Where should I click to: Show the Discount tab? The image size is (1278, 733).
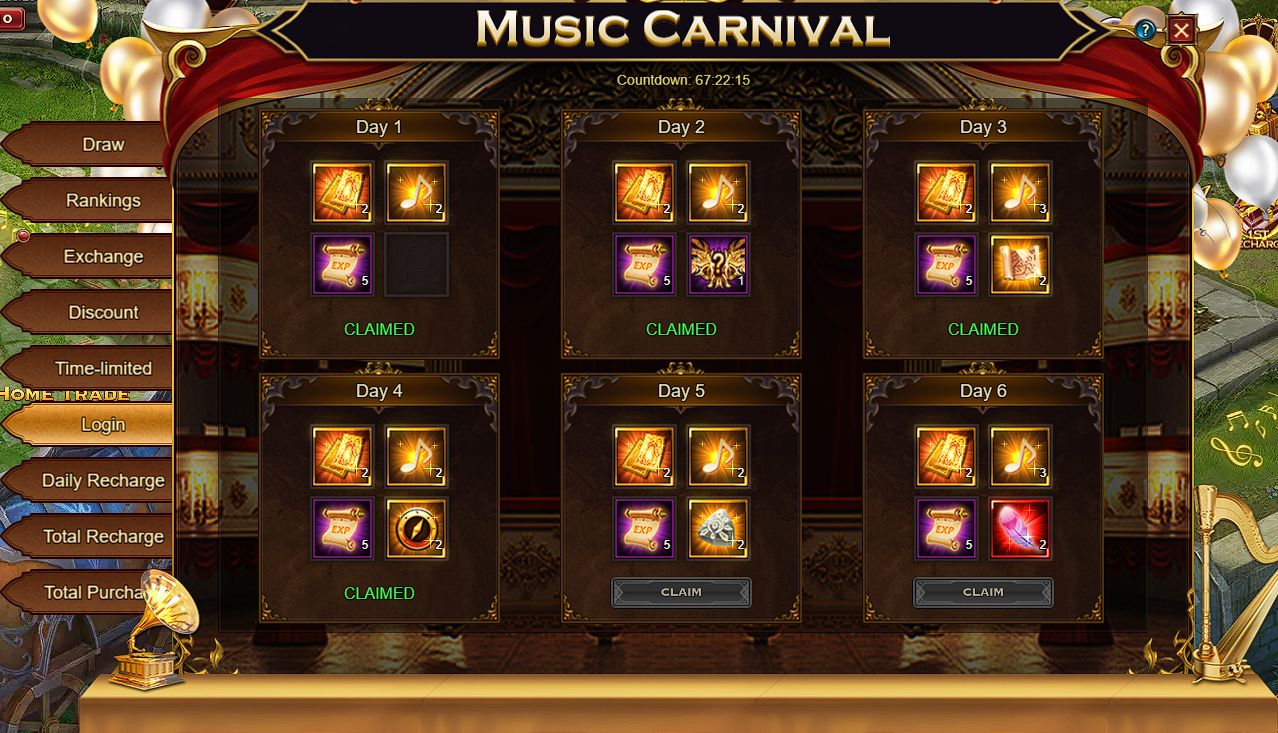(102, 313)
